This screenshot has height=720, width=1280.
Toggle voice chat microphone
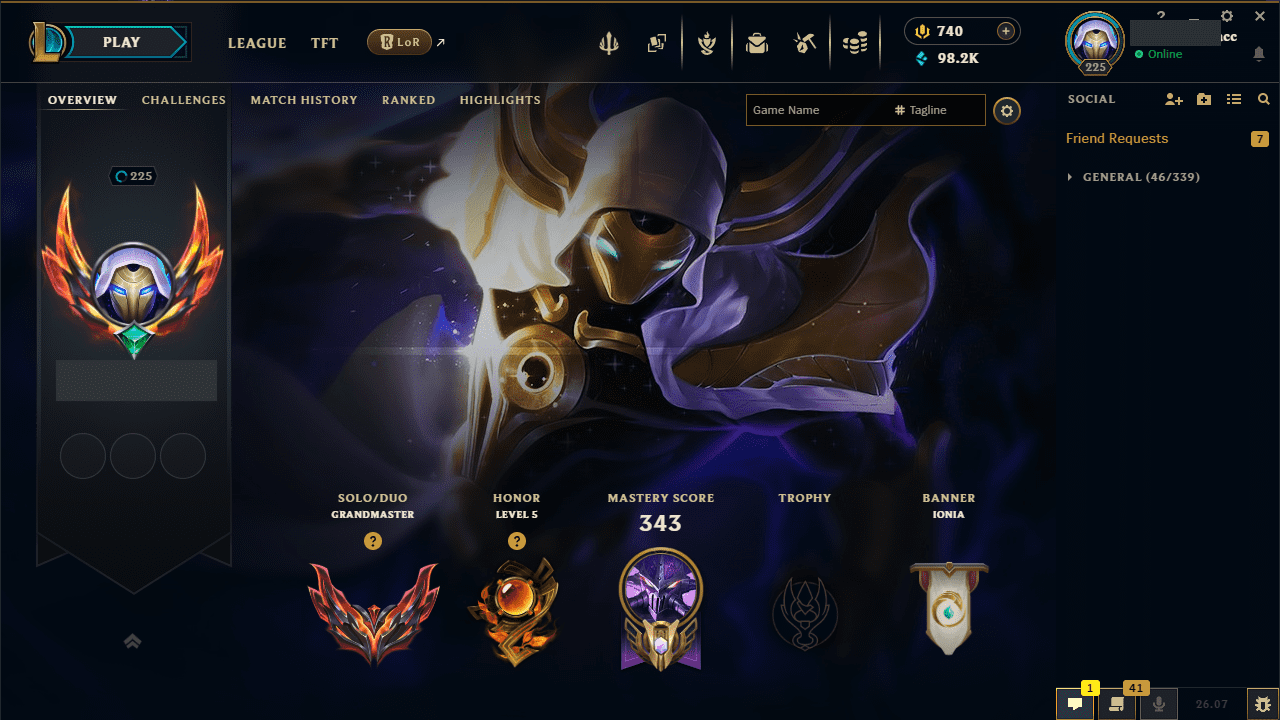point(1158,703)
